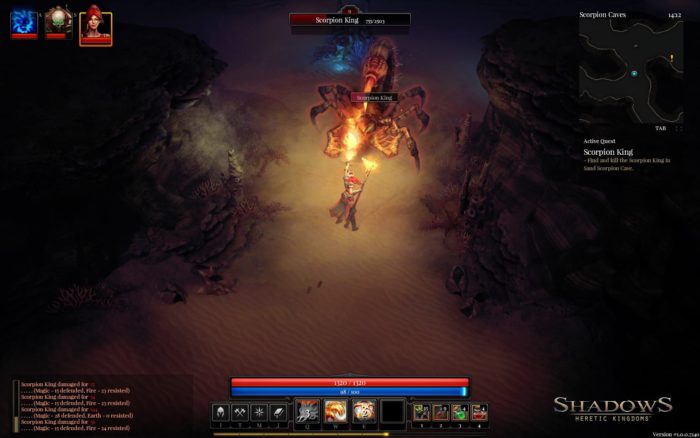Activate the first skill on Q
The height and width of the screenshot is (438, 700).
[x=308, y=410]
